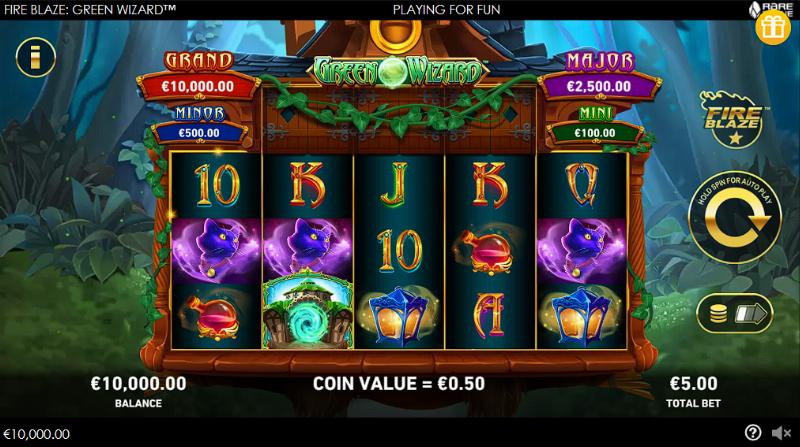Image resolution: width=800 pixels, height=447 pixels.
Task: Spin the reels with the gold arrow button
Action: click(x=736, y=230)
